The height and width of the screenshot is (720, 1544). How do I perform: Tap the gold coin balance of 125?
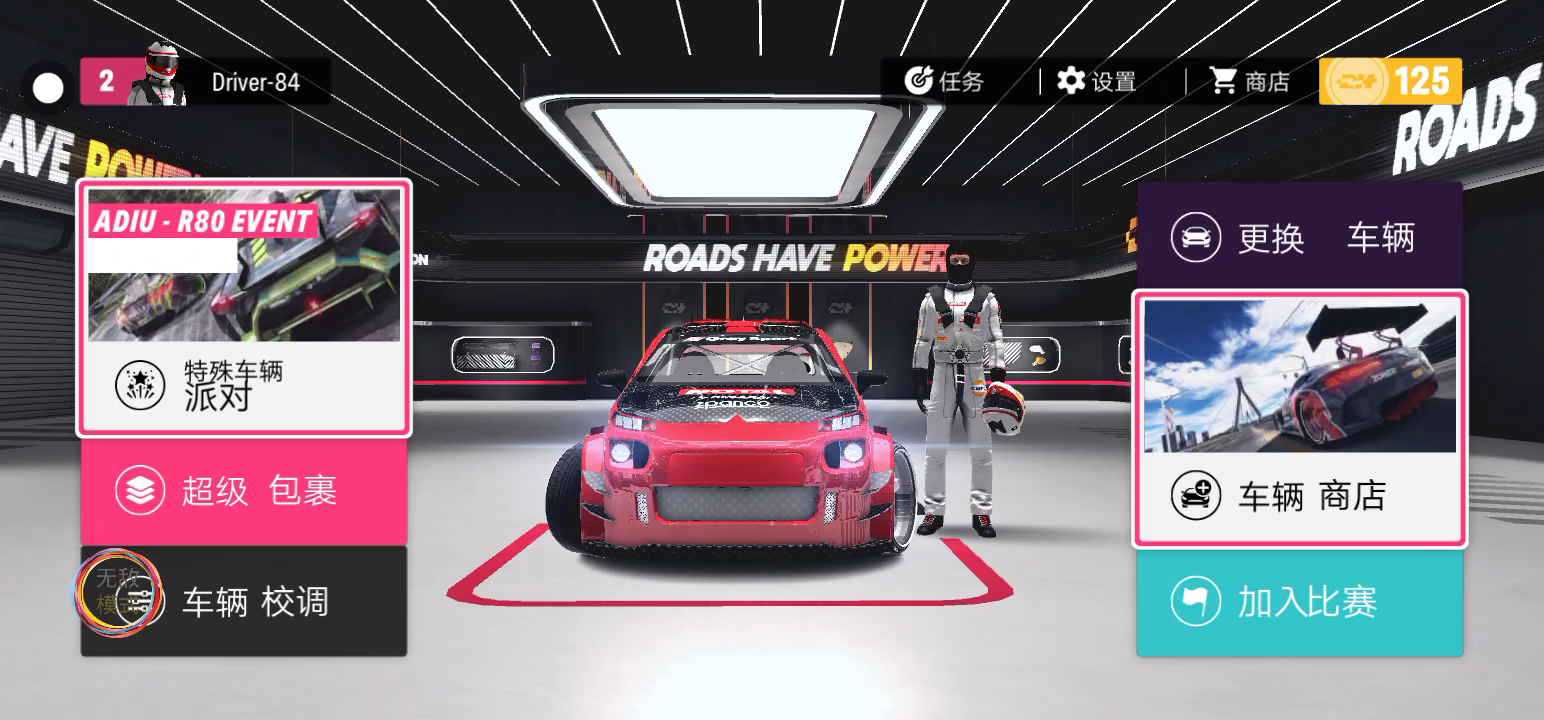pos(1390,81)
